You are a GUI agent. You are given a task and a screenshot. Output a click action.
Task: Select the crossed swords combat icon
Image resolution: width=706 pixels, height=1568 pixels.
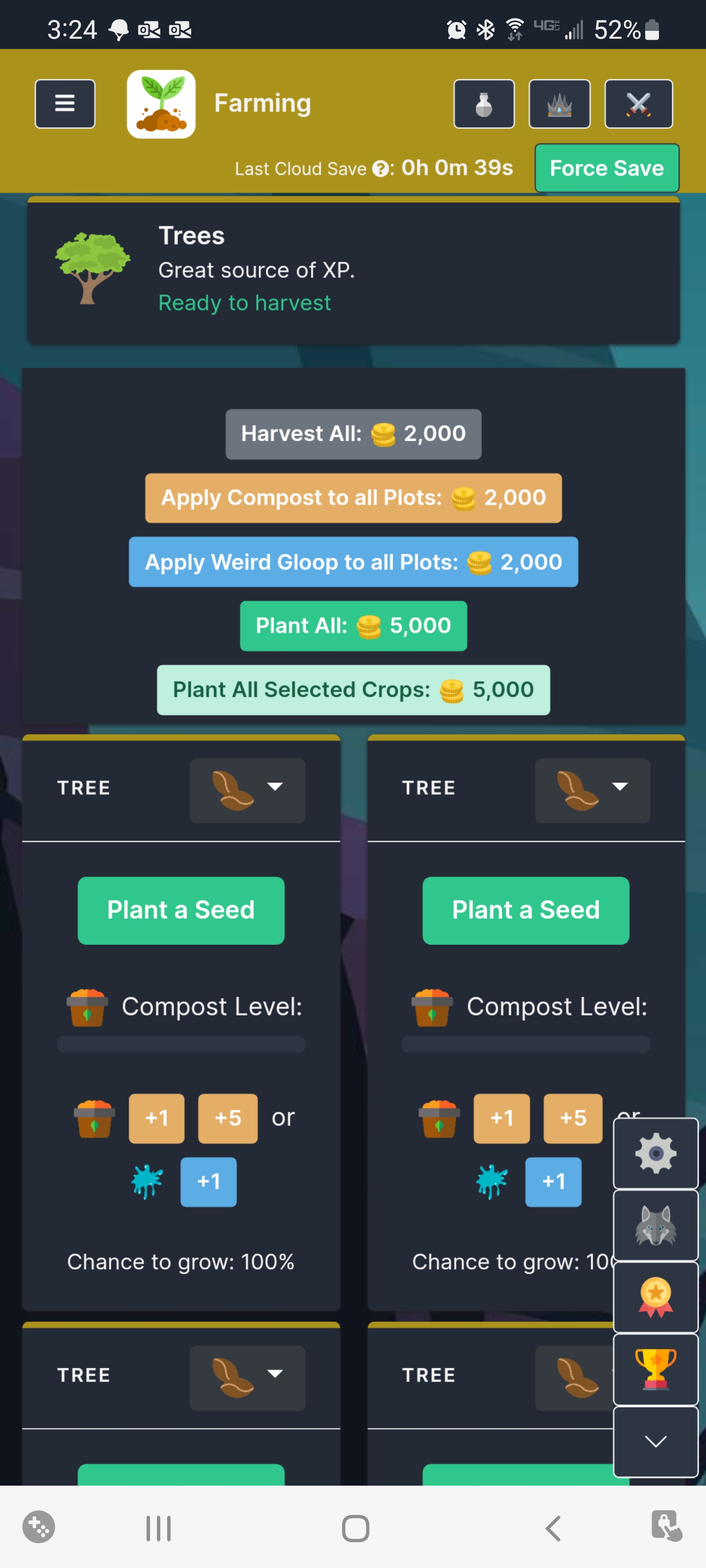[x=637, y=103]
